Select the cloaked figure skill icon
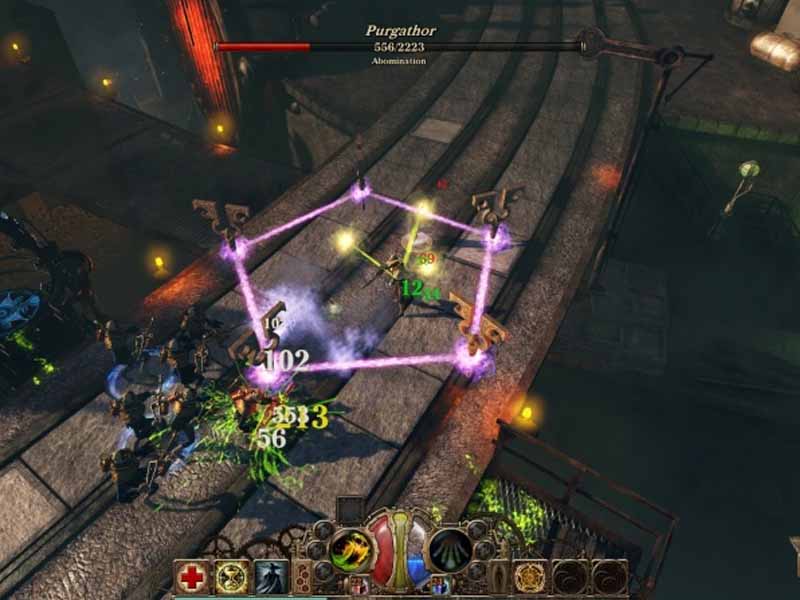Image resolution: width=800 pixels, height=600 pixels. click(271, 577)
